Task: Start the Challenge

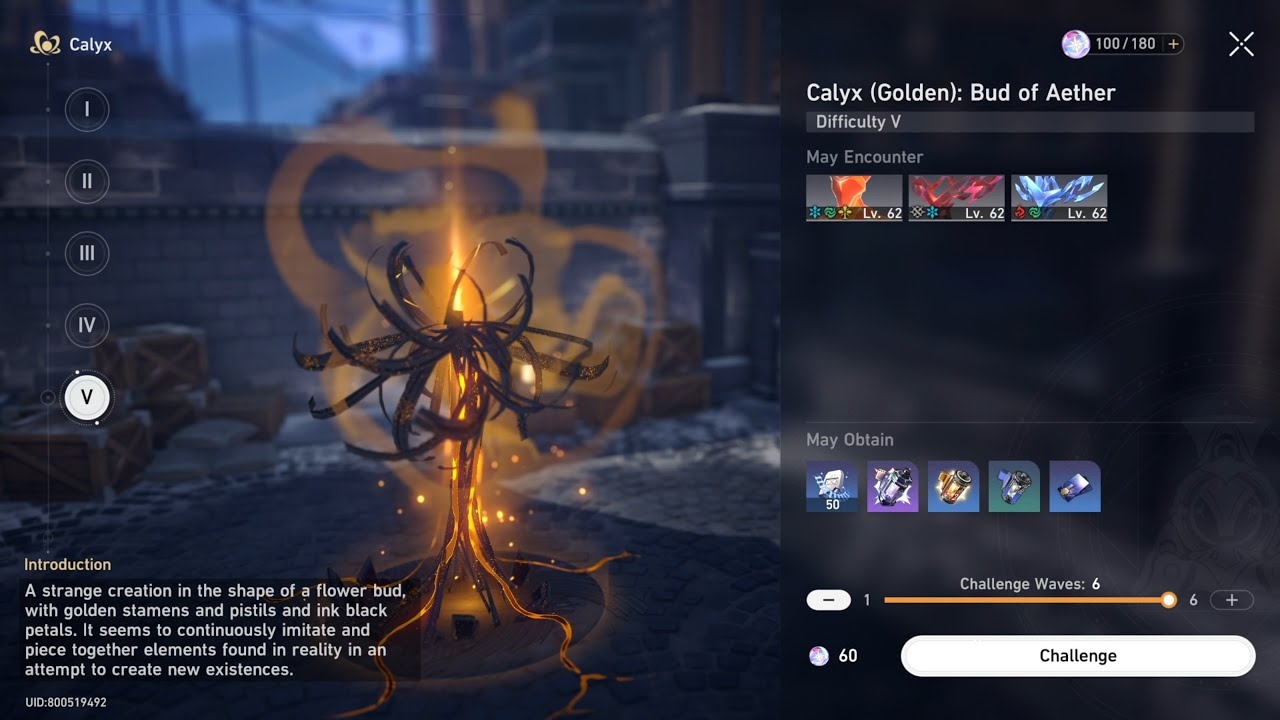Action: (1077, 656)
